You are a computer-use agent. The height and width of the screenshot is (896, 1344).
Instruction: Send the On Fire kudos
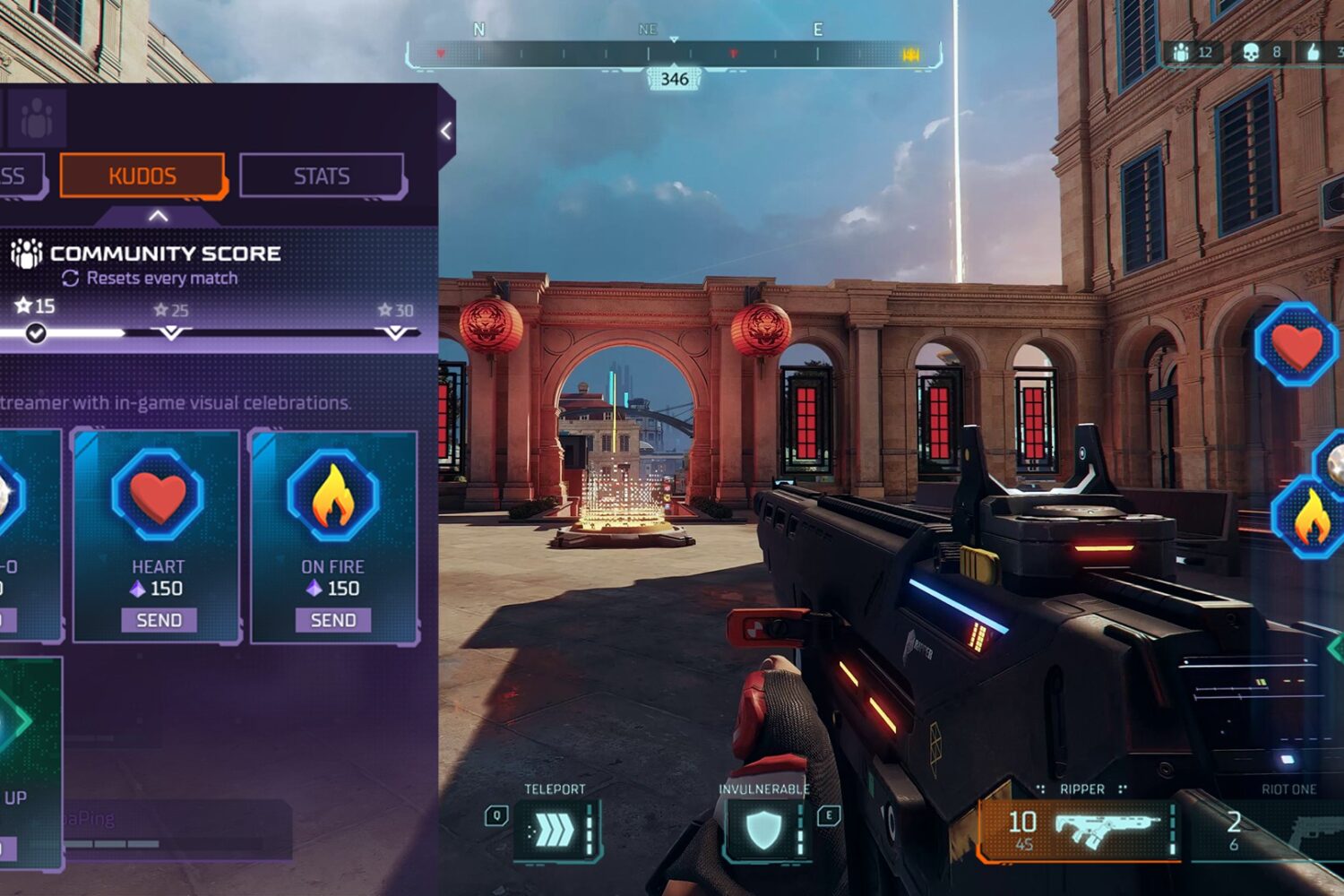(333, 620)
